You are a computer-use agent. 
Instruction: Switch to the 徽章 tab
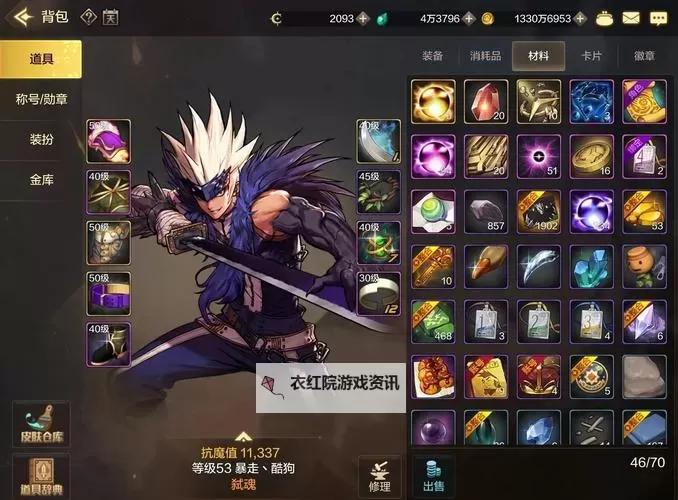tap(644, 57)
